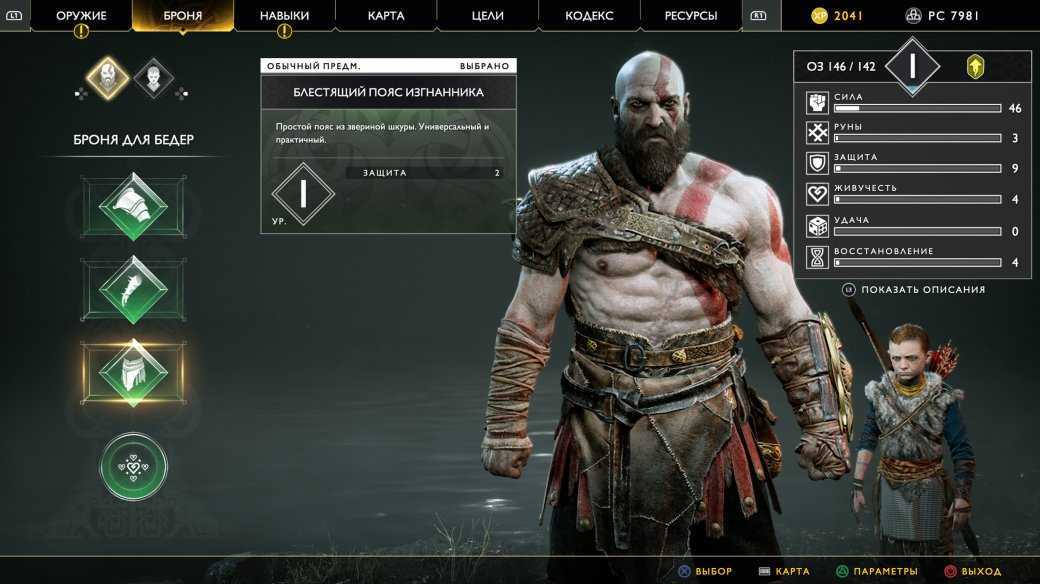Pick the Удача stat row
This screenshot has width=1040, height=584.
pos(912,226)
